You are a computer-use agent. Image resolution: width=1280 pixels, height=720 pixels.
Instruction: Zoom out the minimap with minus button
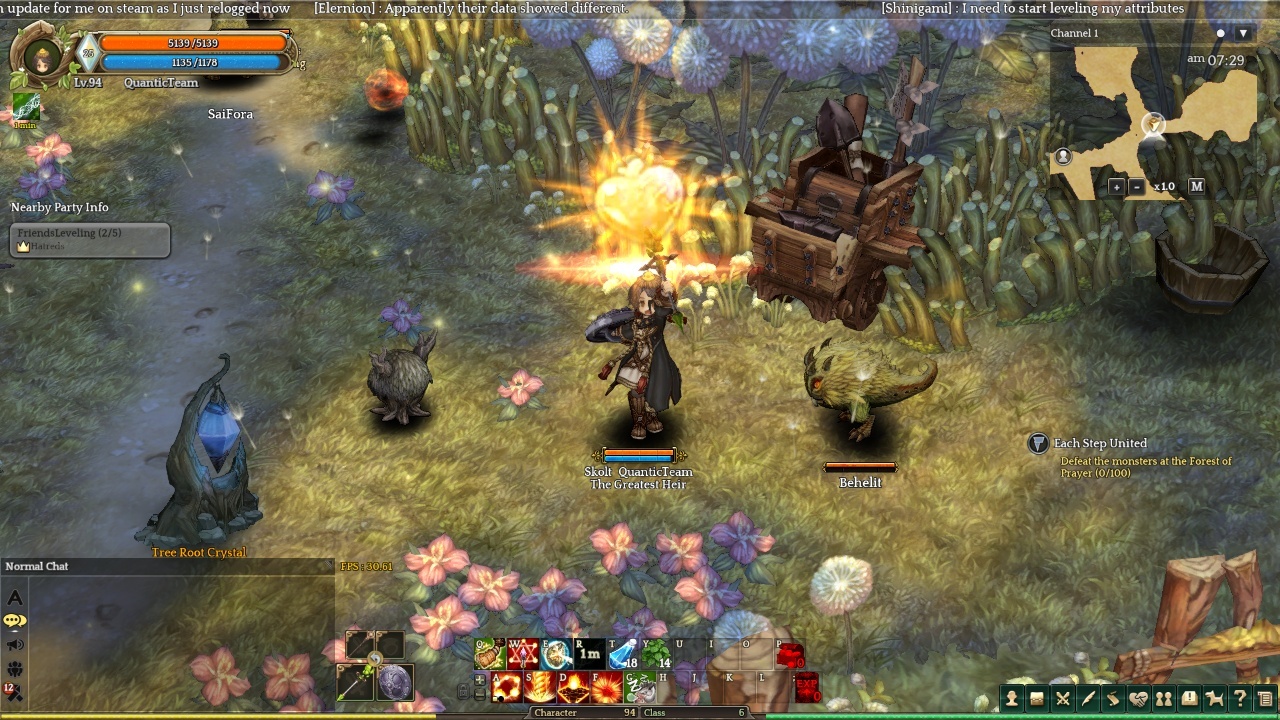click(x=1137, y=187)
